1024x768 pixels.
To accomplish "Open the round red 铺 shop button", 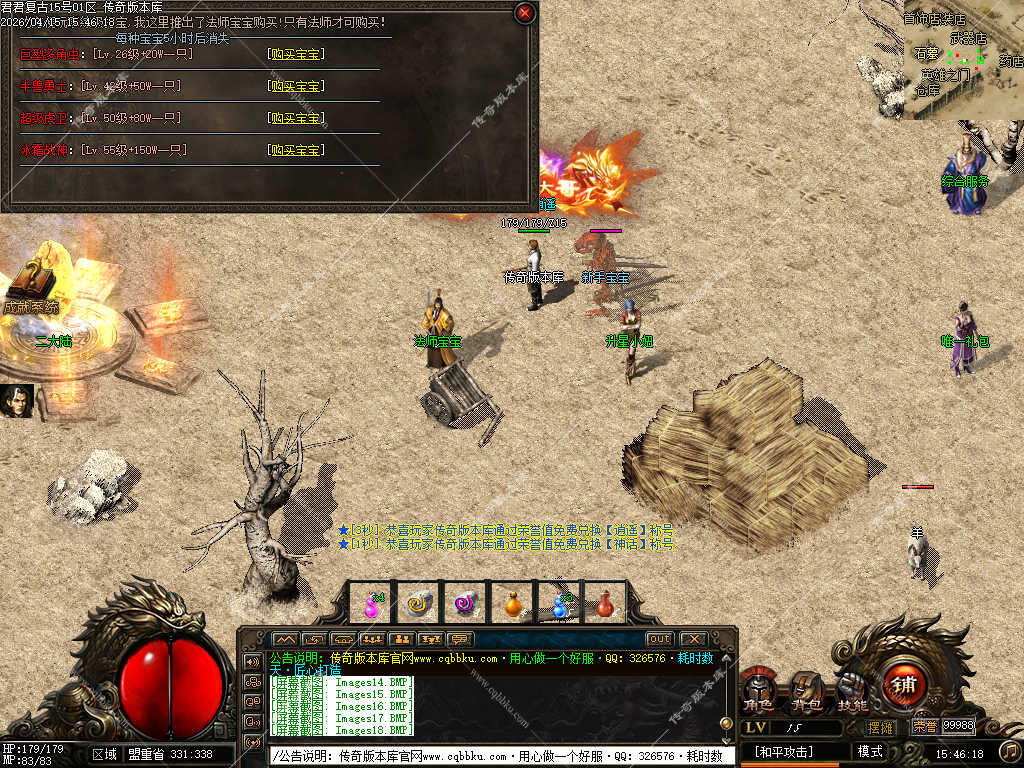I will coord(905,685).
